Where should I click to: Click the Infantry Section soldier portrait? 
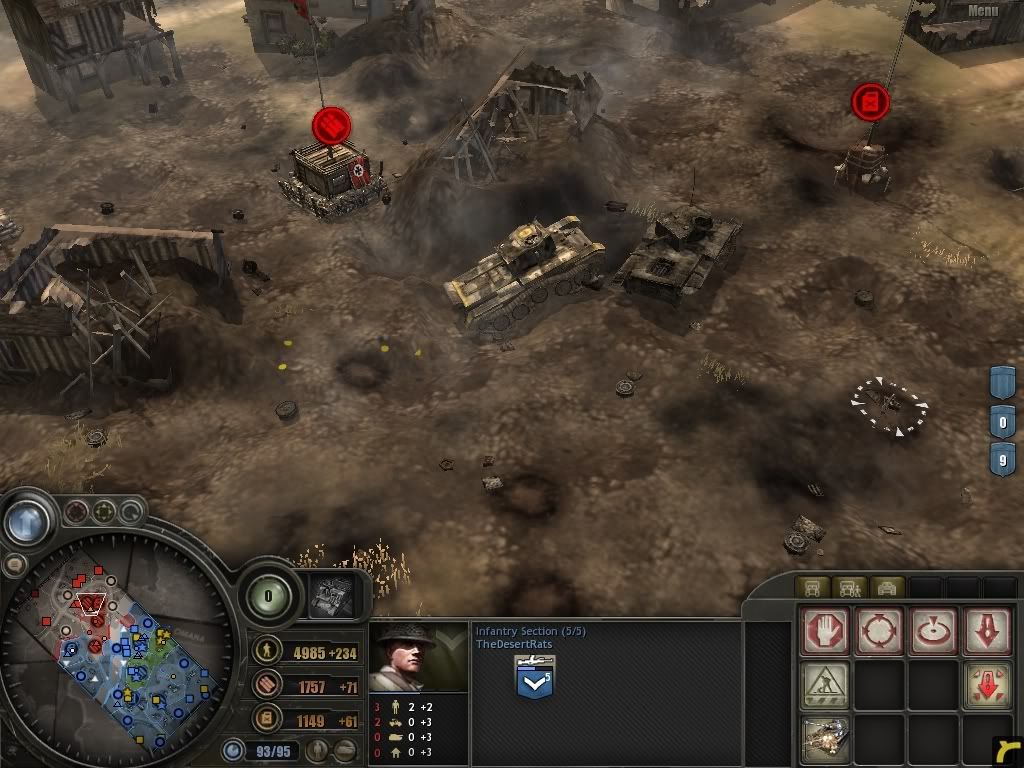(419, 657)
